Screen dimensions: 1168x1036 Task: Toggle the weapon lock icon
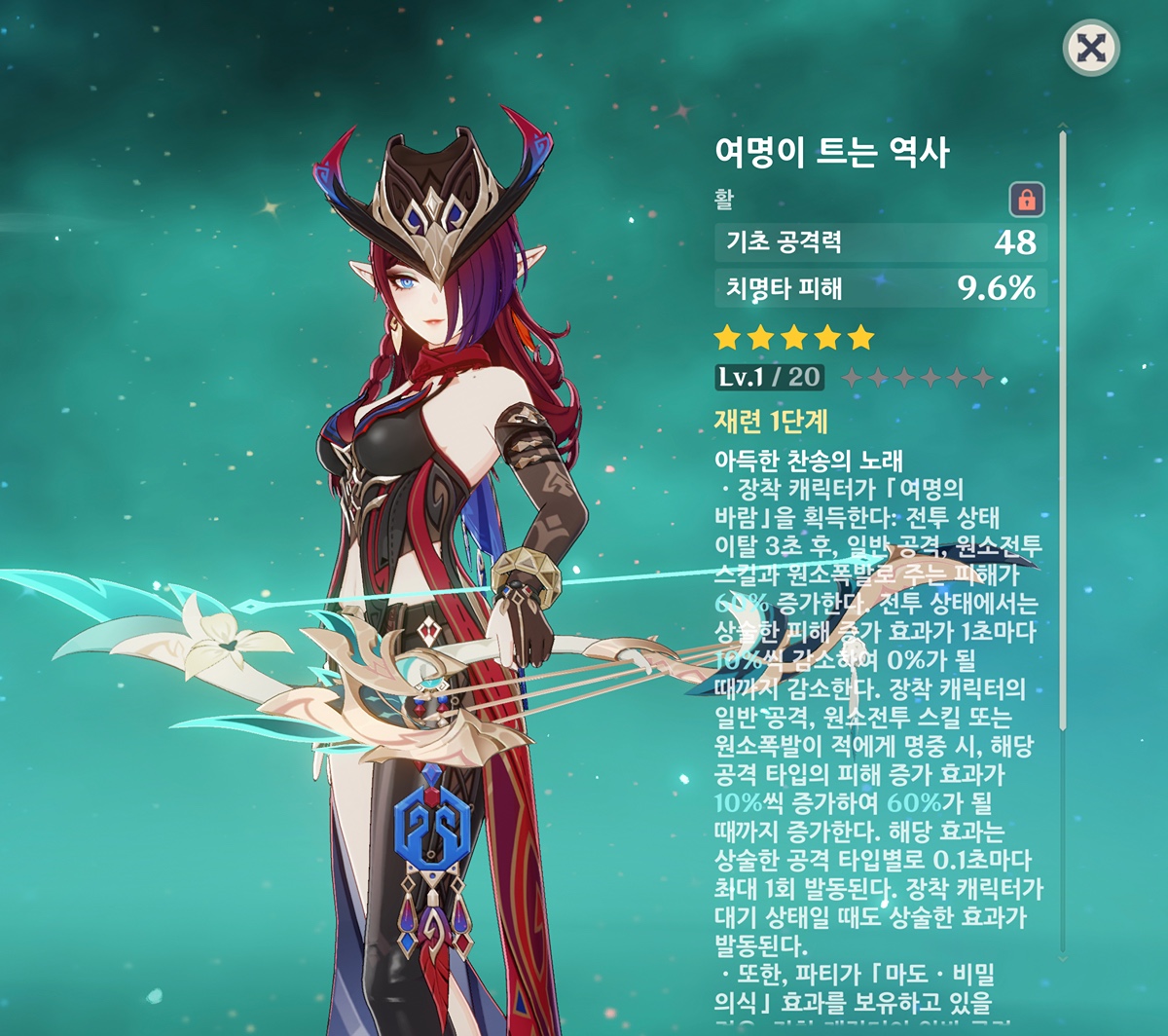pos(1026,200)
